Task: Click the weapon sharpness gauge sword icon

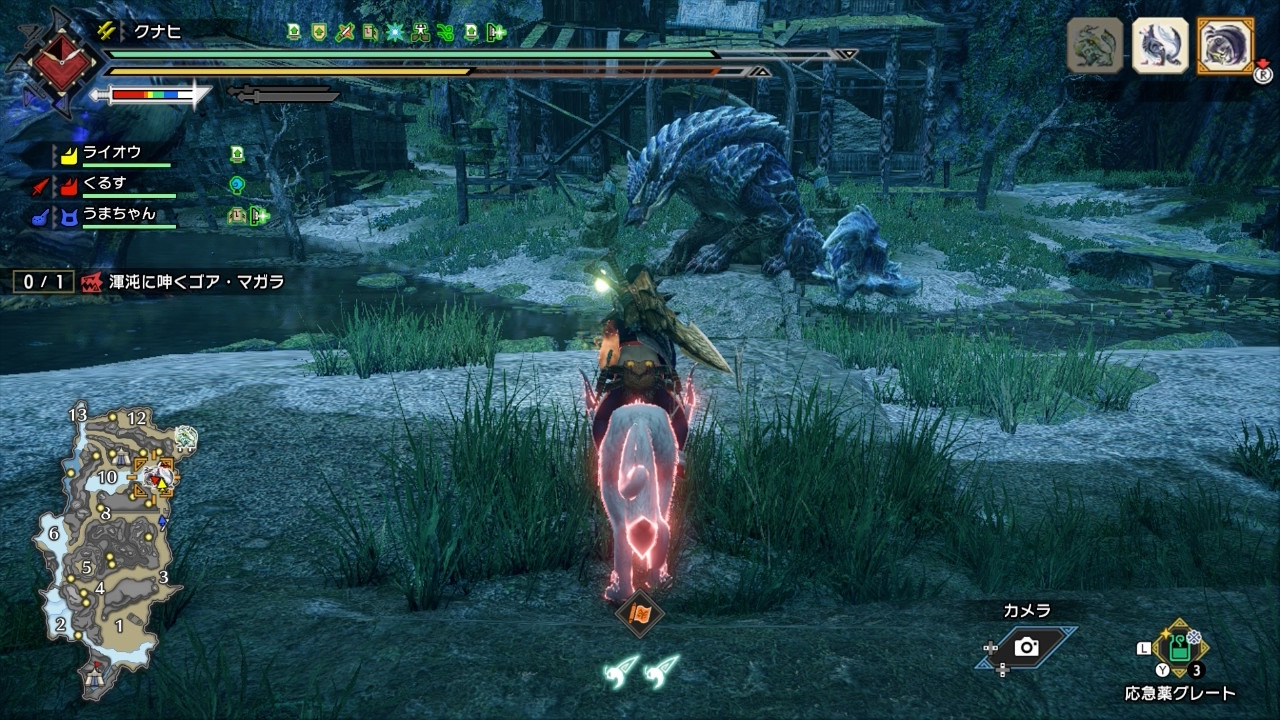Action: point(150,95)
